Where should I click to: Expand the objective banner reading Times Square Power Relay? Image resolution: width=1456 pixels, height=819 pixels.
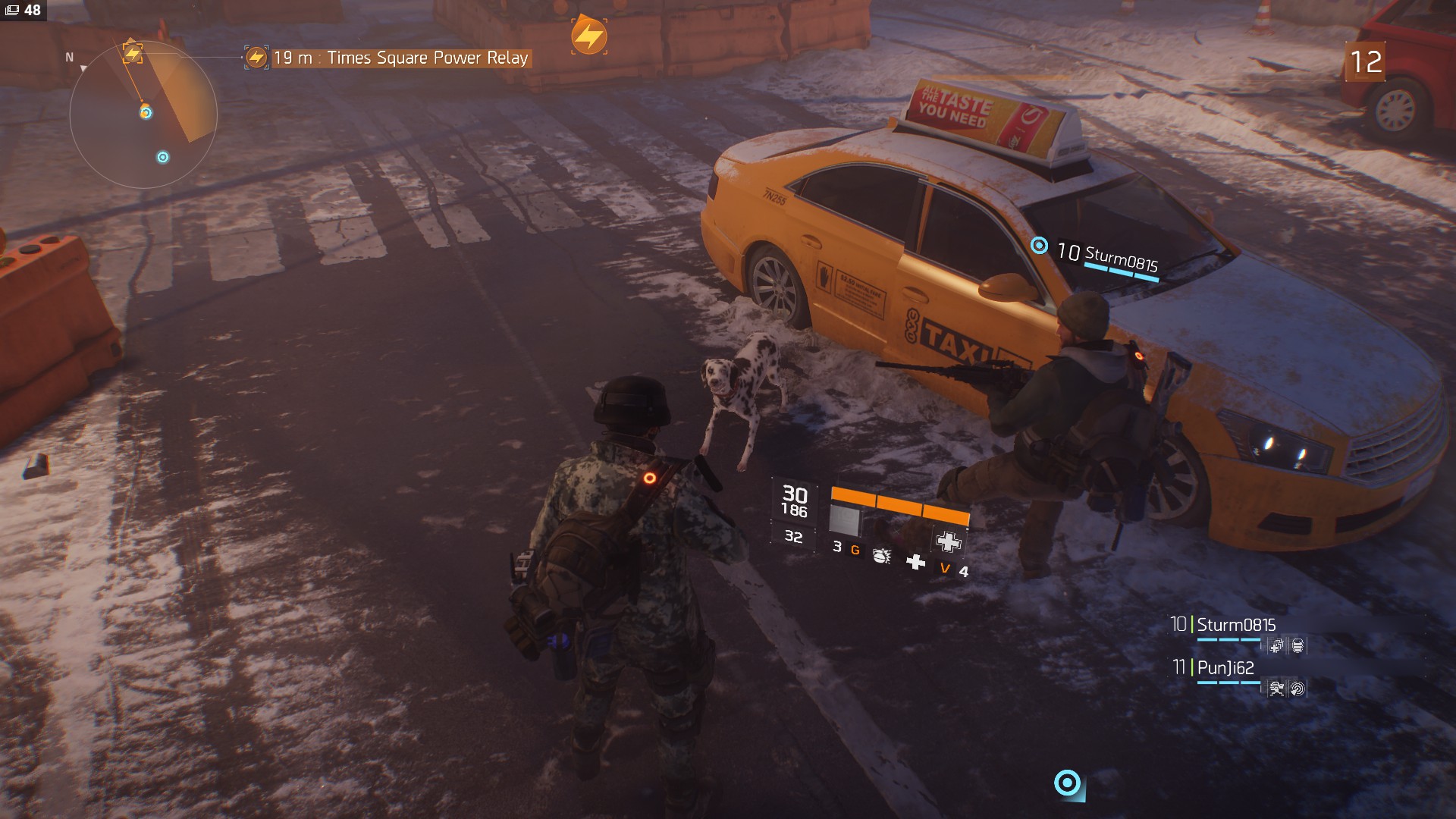coord(402,56)
